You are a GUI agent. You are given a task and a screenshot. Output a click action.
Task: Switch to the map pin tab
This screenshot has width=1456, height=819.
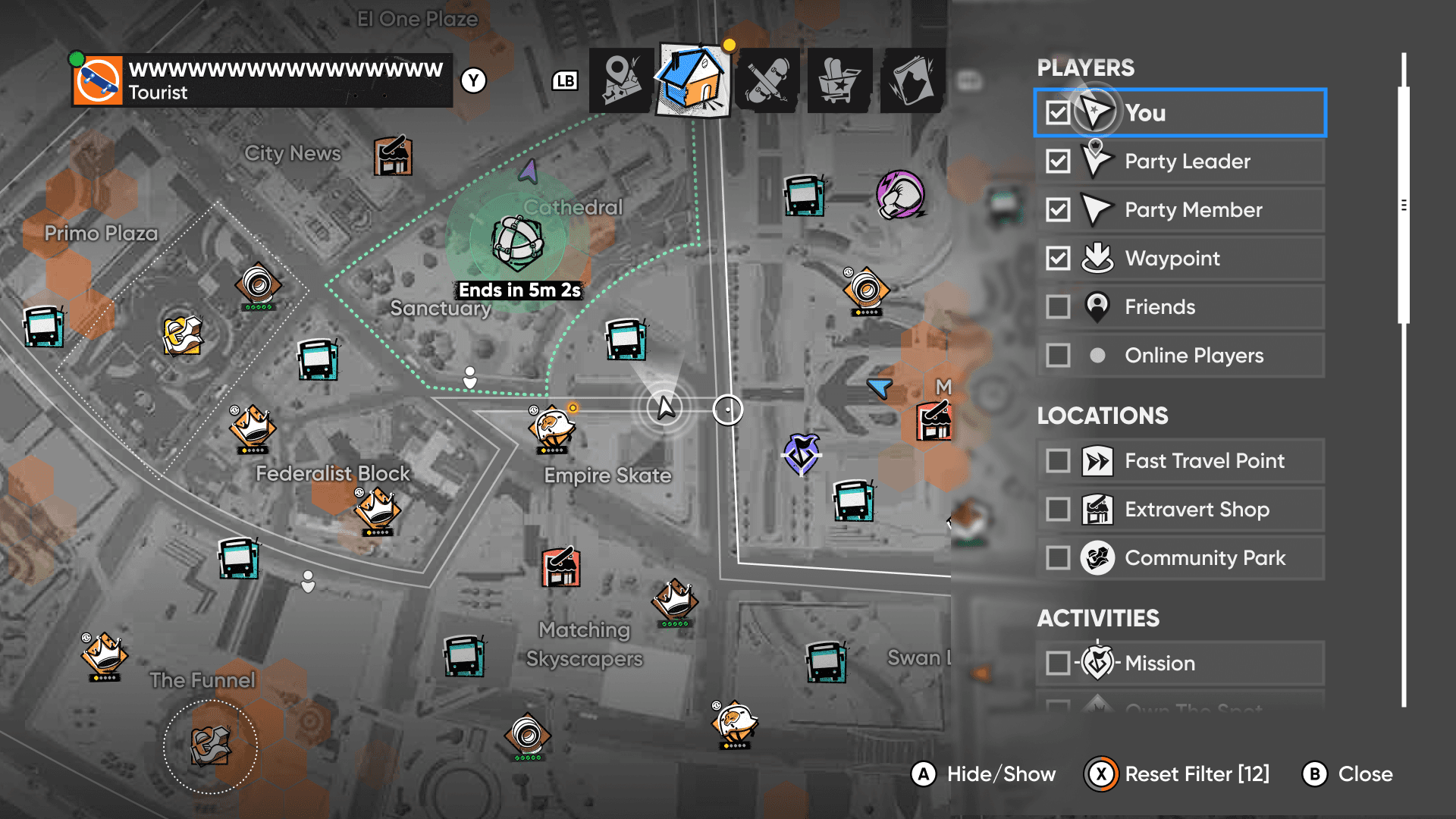620,80
